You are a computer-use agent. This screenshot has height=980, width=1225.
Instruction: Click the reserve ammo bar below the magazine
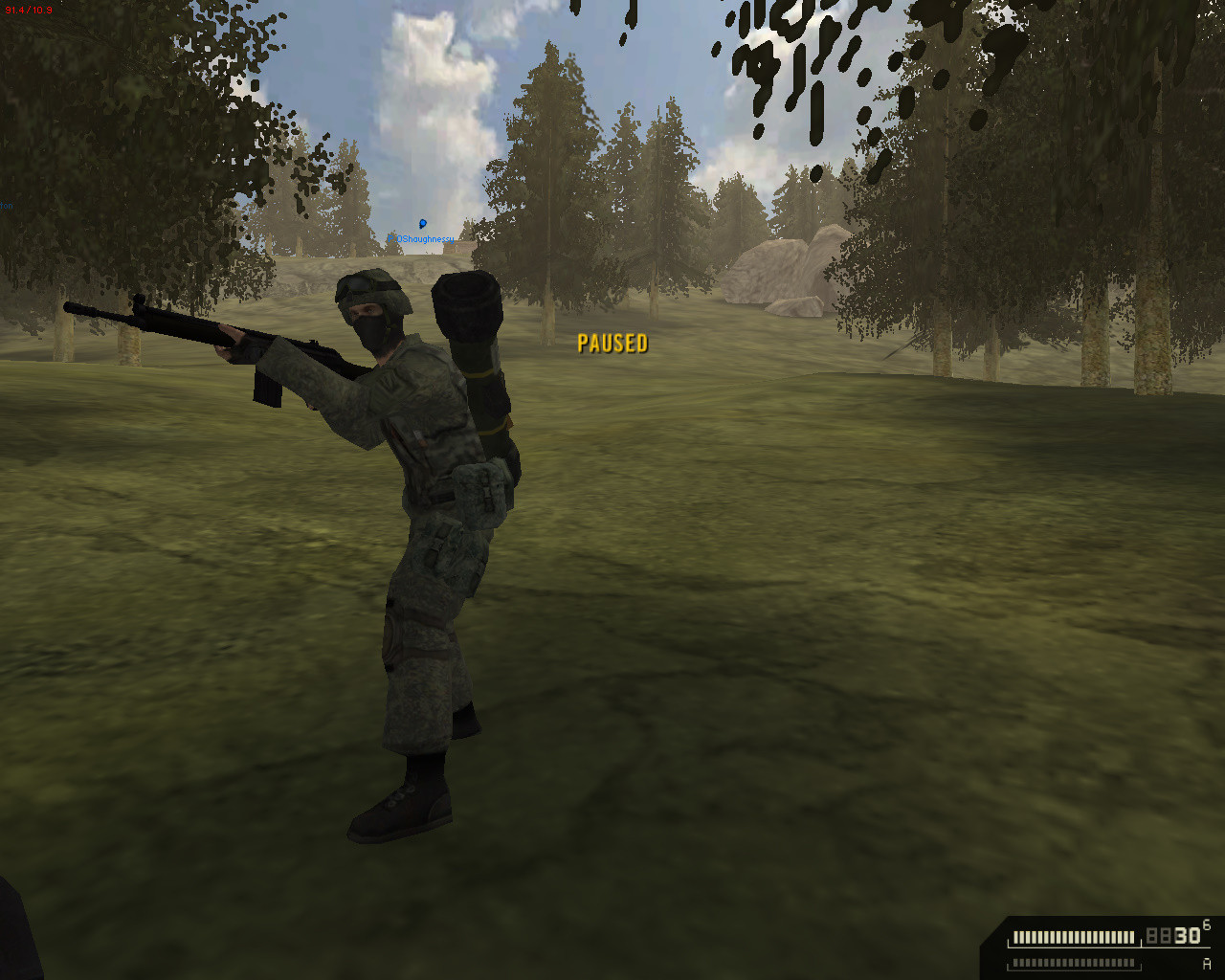(x=1072, y=961)
